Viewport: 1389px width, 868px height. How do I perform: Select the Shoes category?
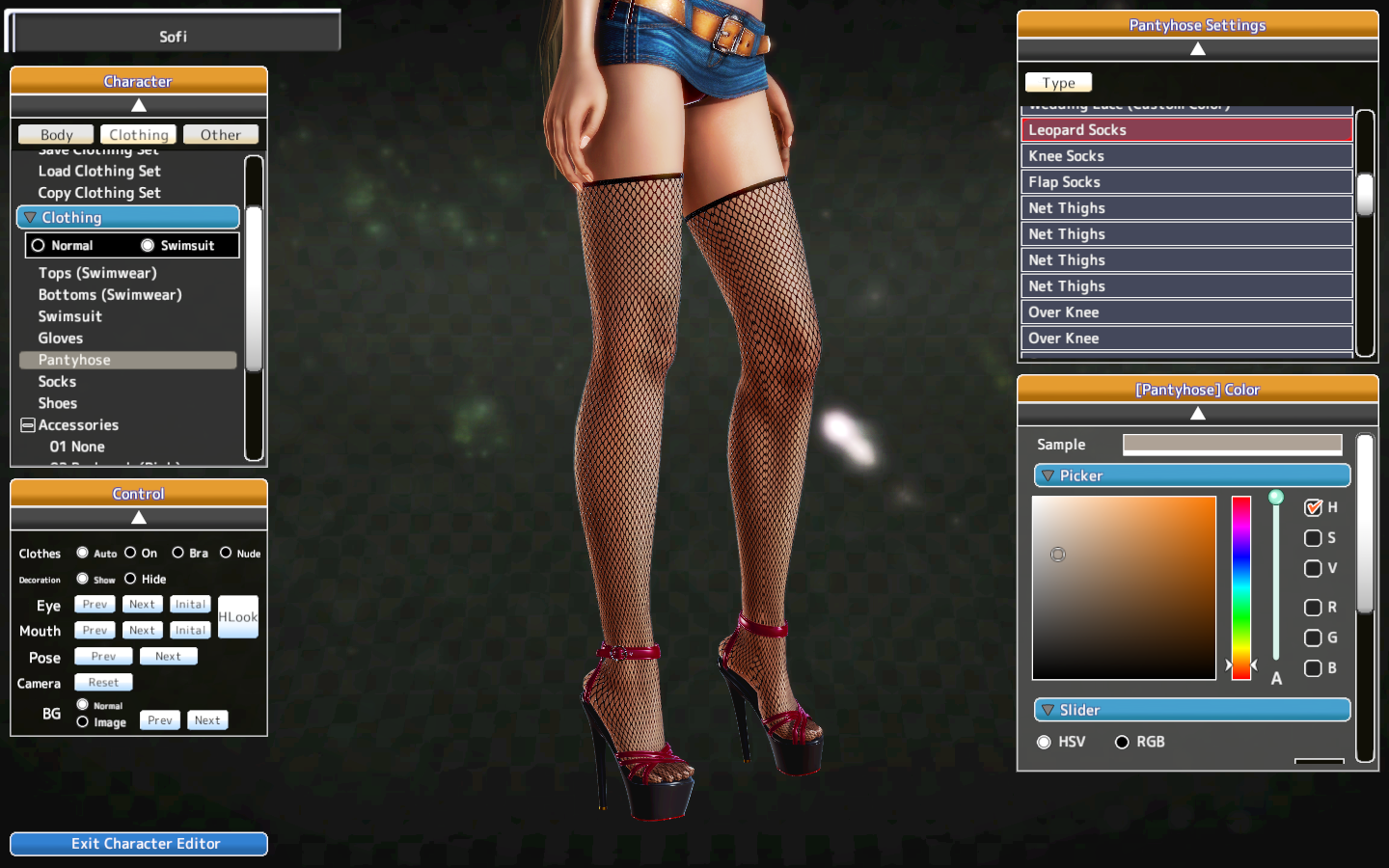[58, 403]
